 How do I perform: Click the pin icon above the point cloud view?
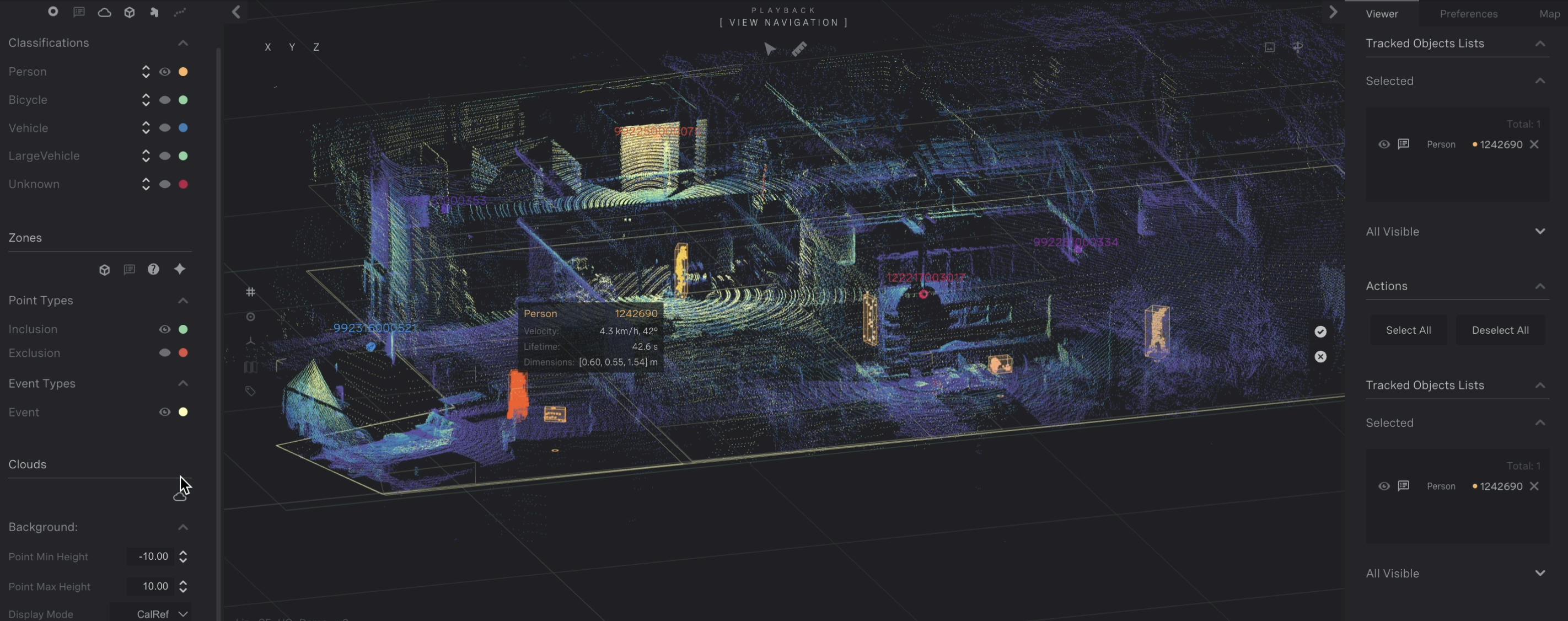click(1299, 47)
